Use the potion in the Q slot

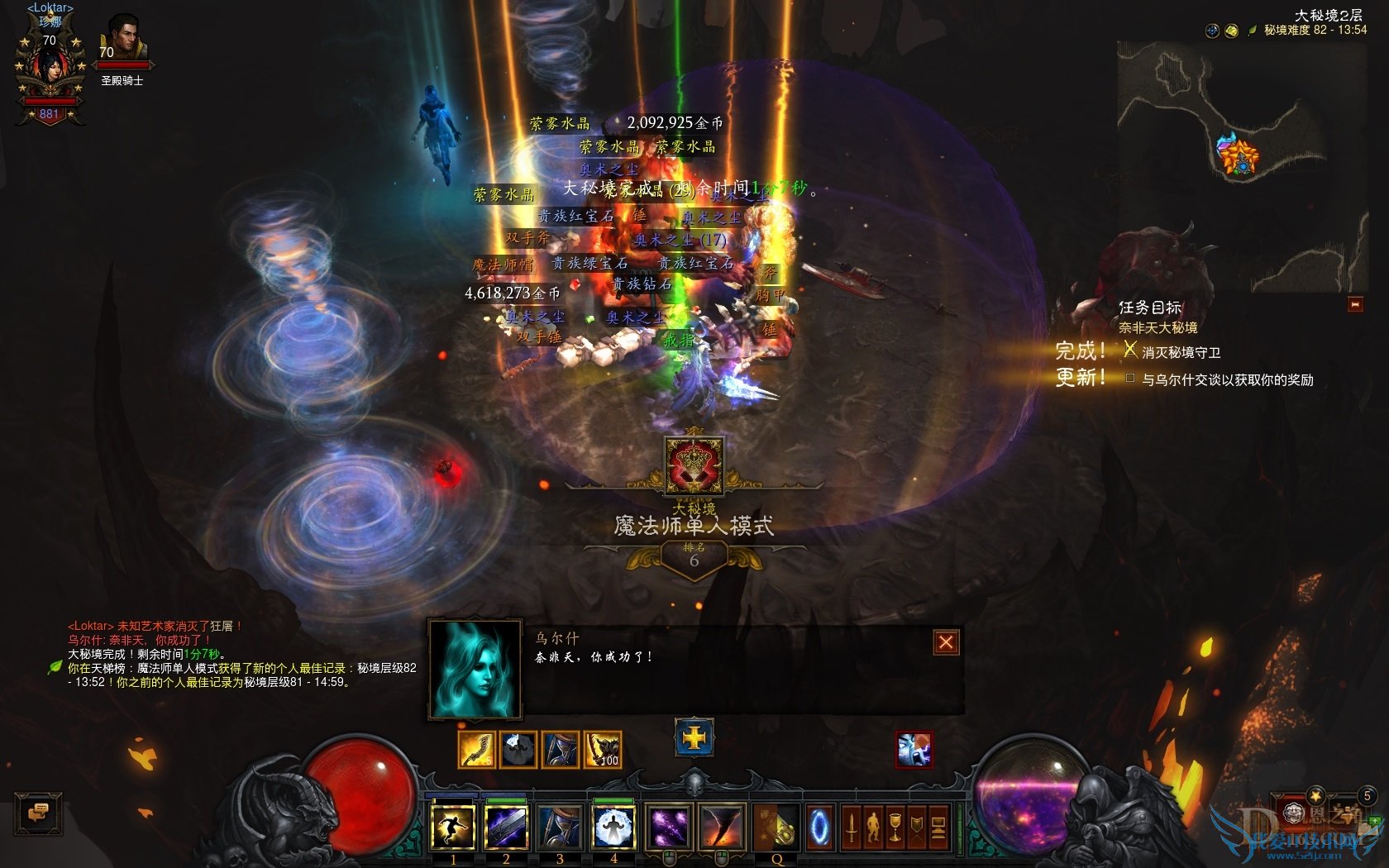coord(776,827)
